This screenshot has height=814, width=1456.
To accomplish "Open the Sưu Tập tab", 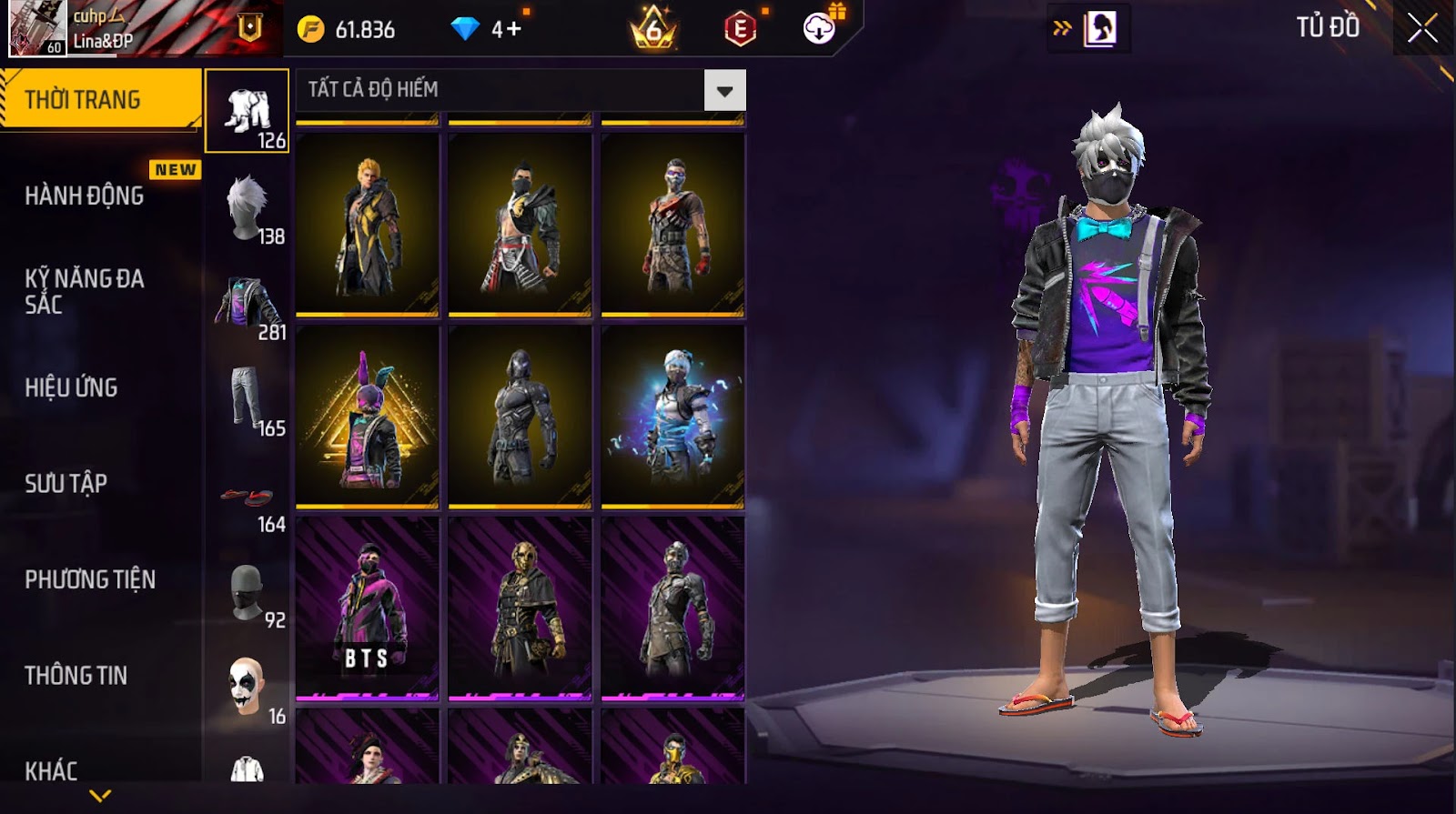I will coord(66,483).
